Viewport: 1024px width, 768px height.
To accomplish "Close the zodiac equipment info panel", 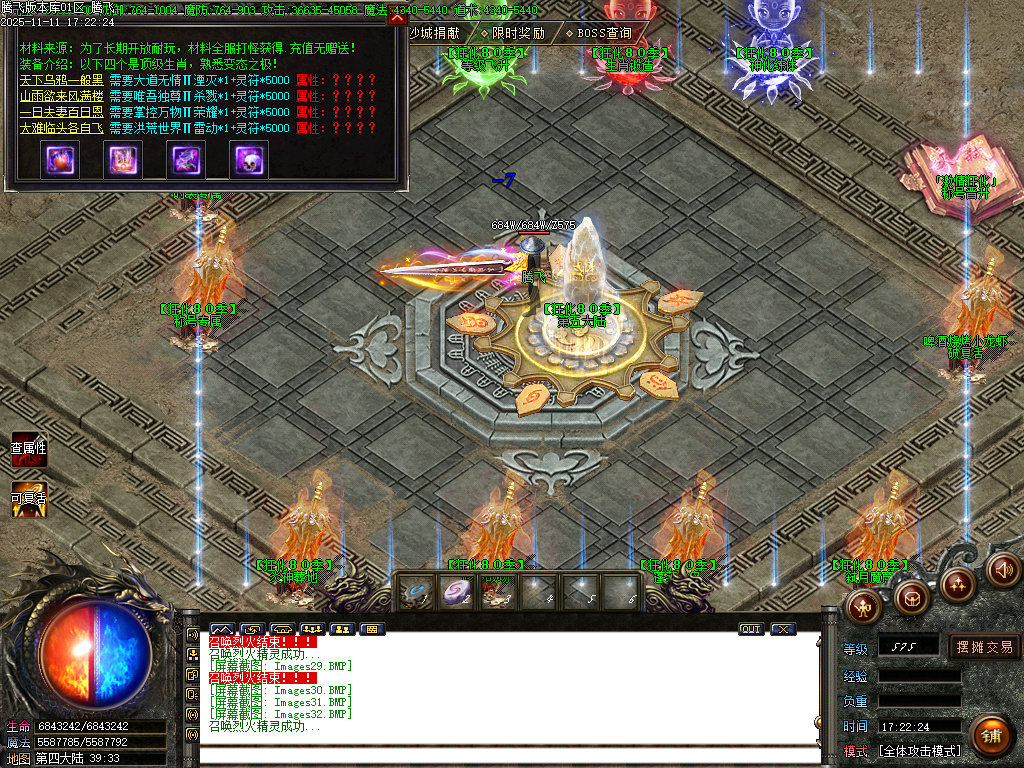I will coord(397,18).
